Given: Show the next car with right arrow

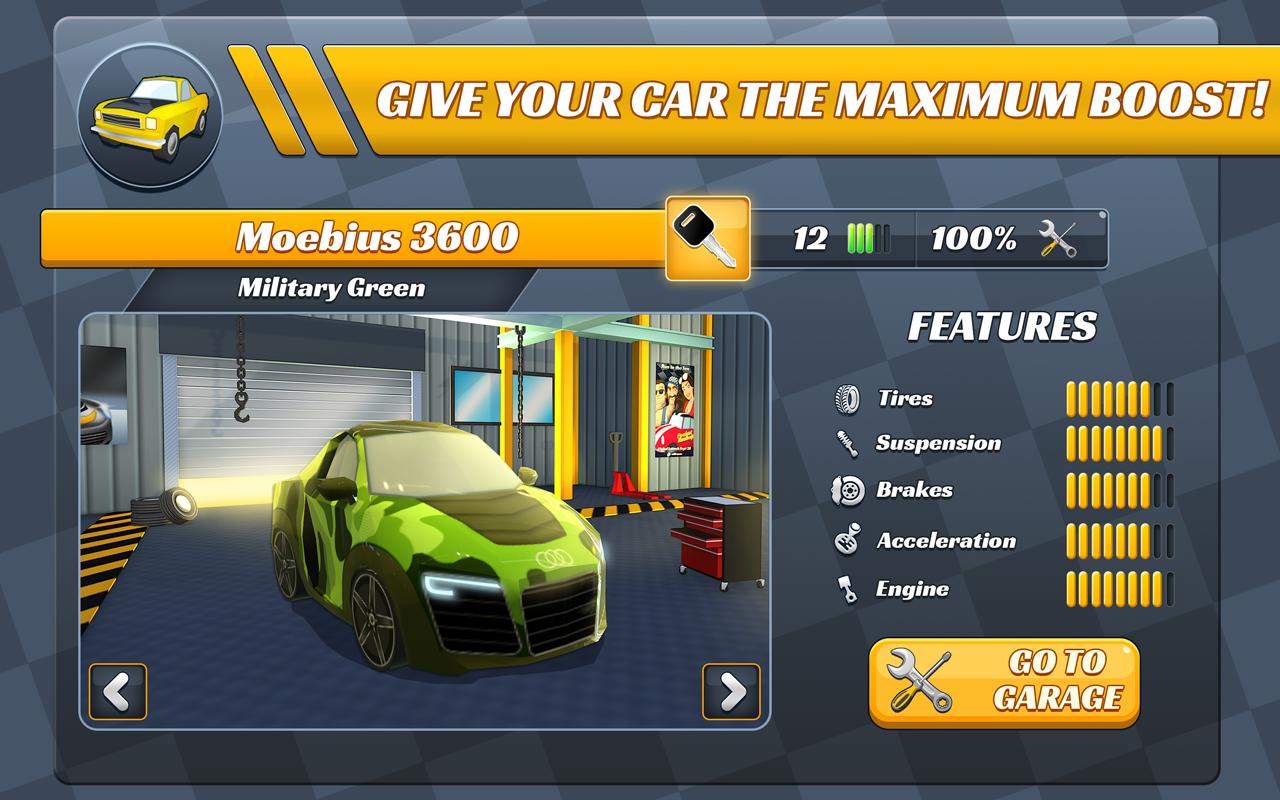Looking at the screenshot, I should click(x=731, y=691).
